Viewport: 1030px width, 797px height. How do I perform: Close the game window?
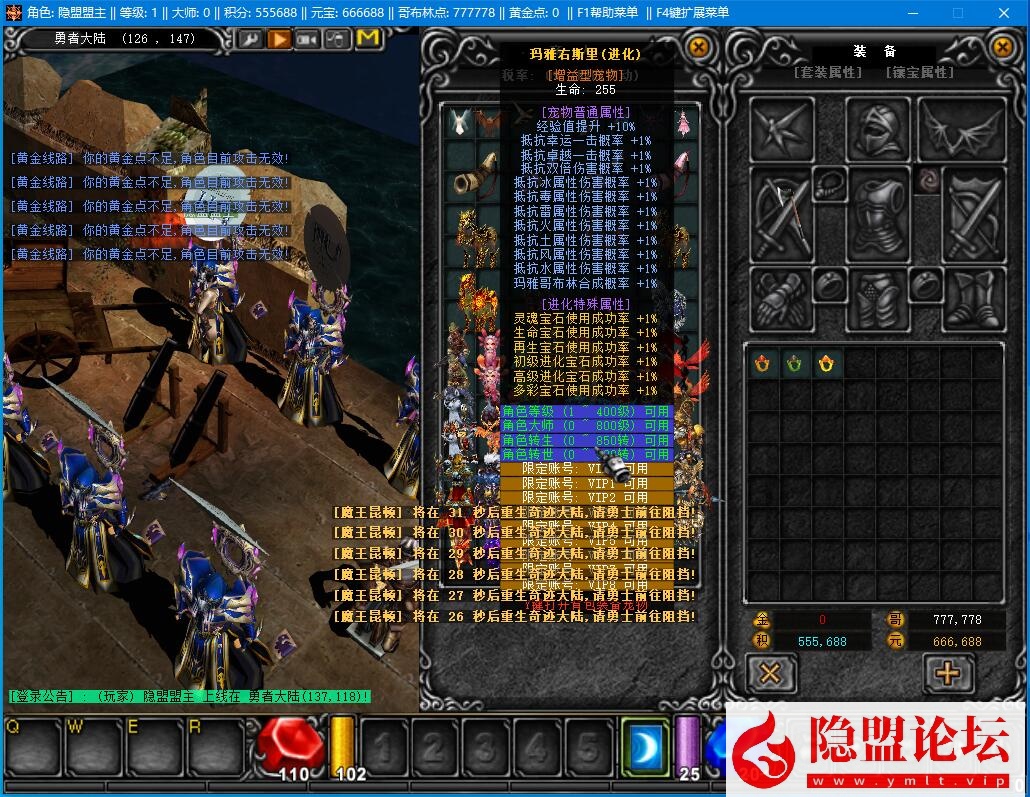click(1005, 12)
